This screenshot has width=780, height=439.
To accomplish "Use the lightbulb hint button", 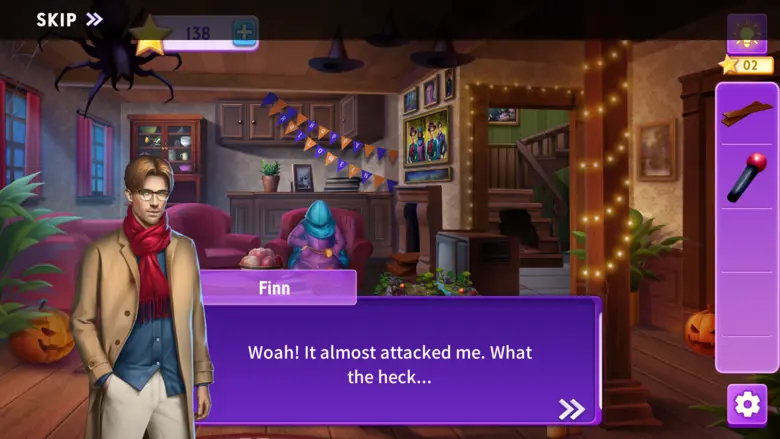I will [x=746, y=34].
